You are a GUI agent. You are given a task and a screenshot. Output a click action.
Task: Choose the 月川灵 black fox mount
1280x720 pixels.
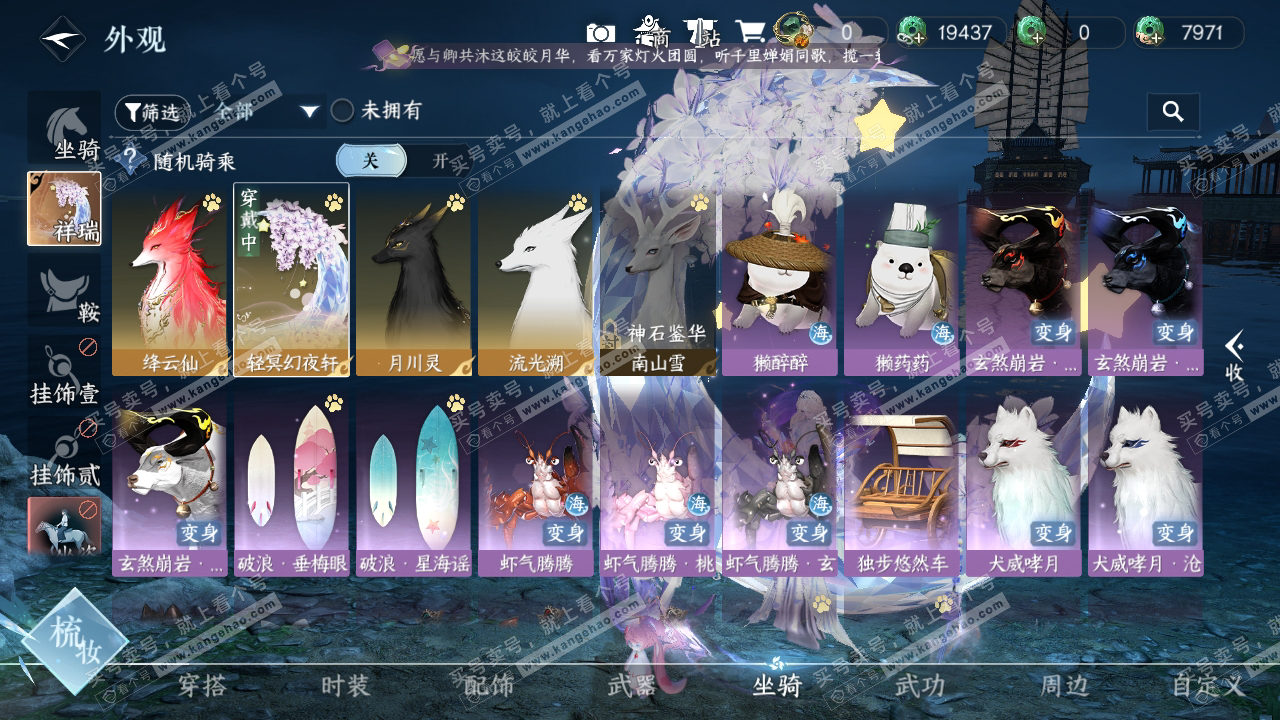(413, 280)
